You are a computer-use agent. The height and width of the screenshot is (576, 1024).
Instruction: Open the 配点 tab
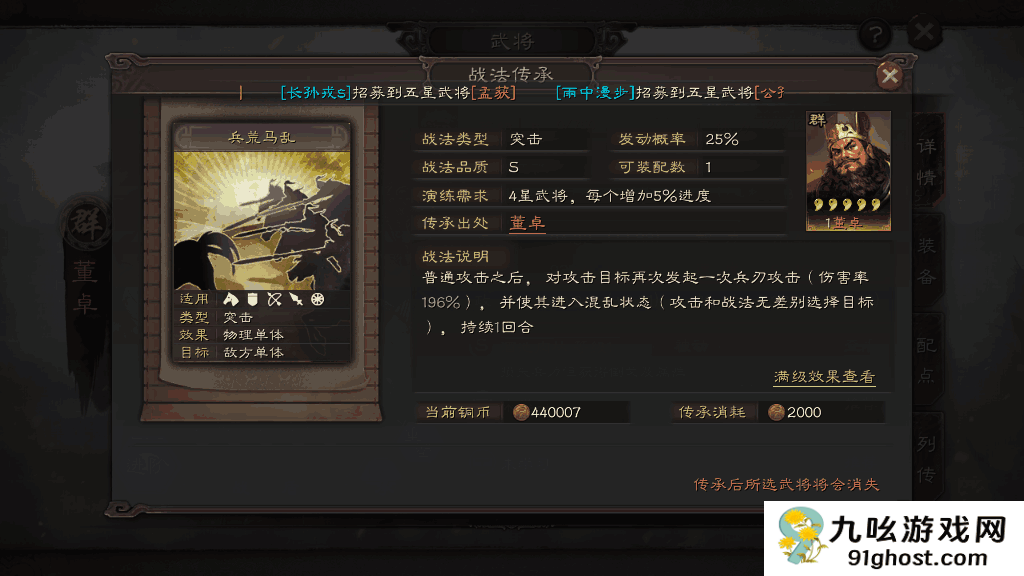[x=926, y=358]
